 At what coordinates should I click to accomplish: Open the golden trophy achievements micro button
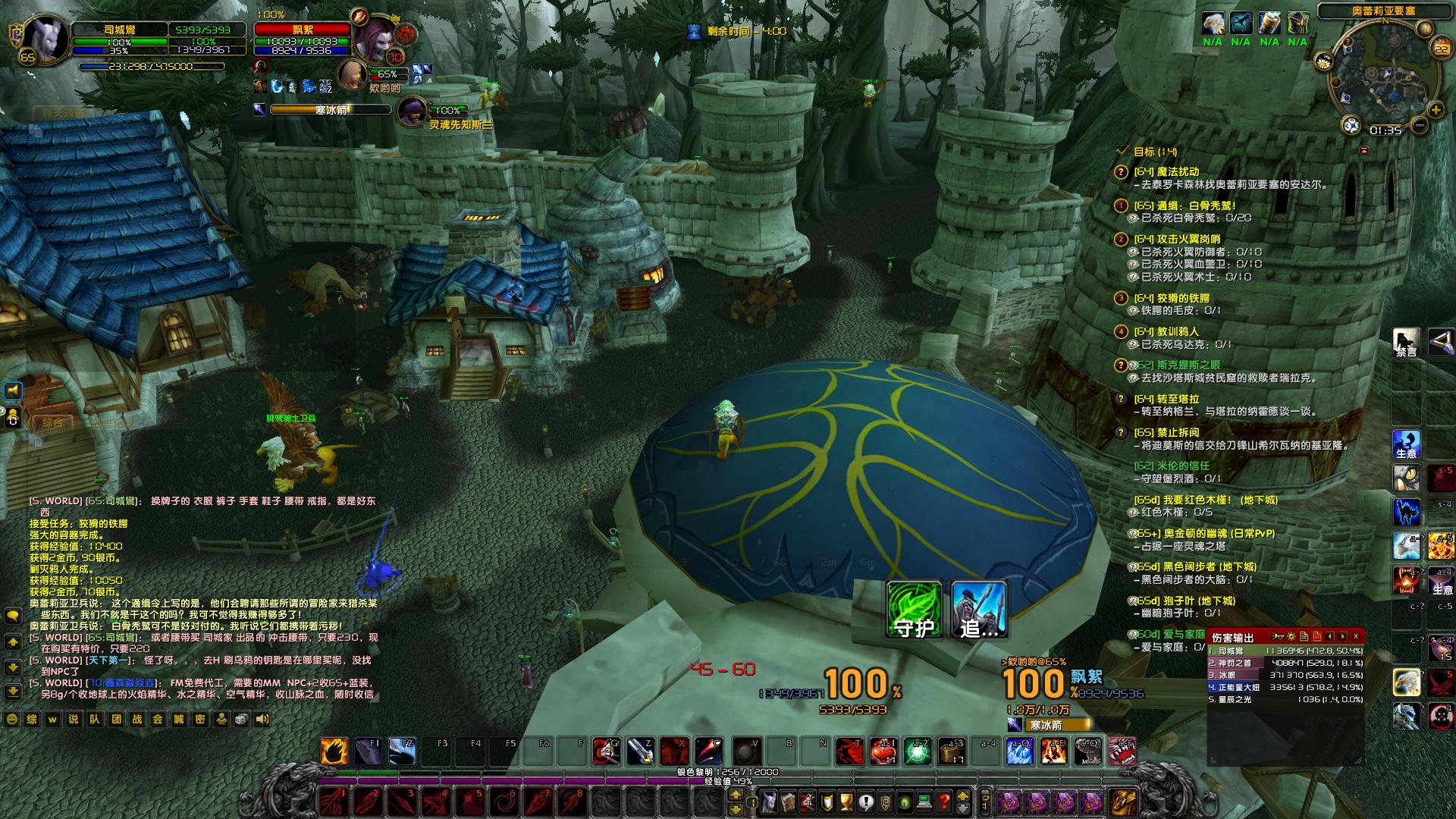point(846,801)
